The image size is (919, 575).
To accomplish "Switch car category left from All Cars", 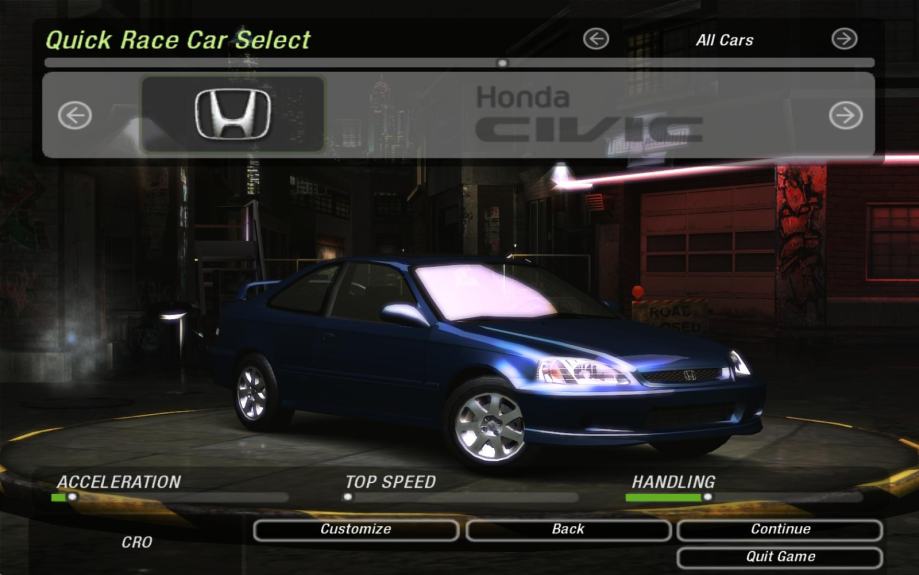I will (x=596, y=39).
